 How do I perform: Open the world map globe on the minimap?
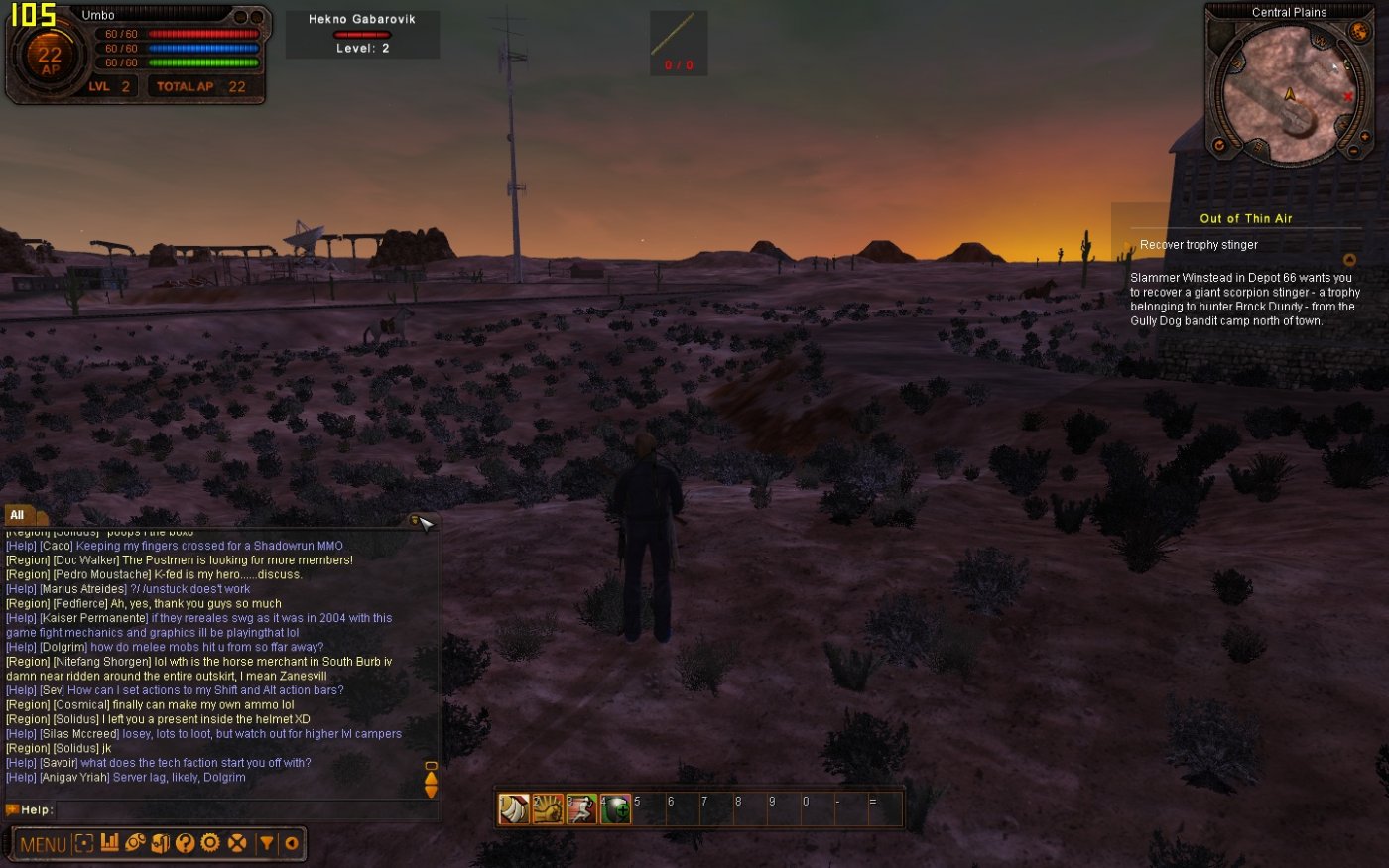pyautogui.click(x=1358, y=32)
